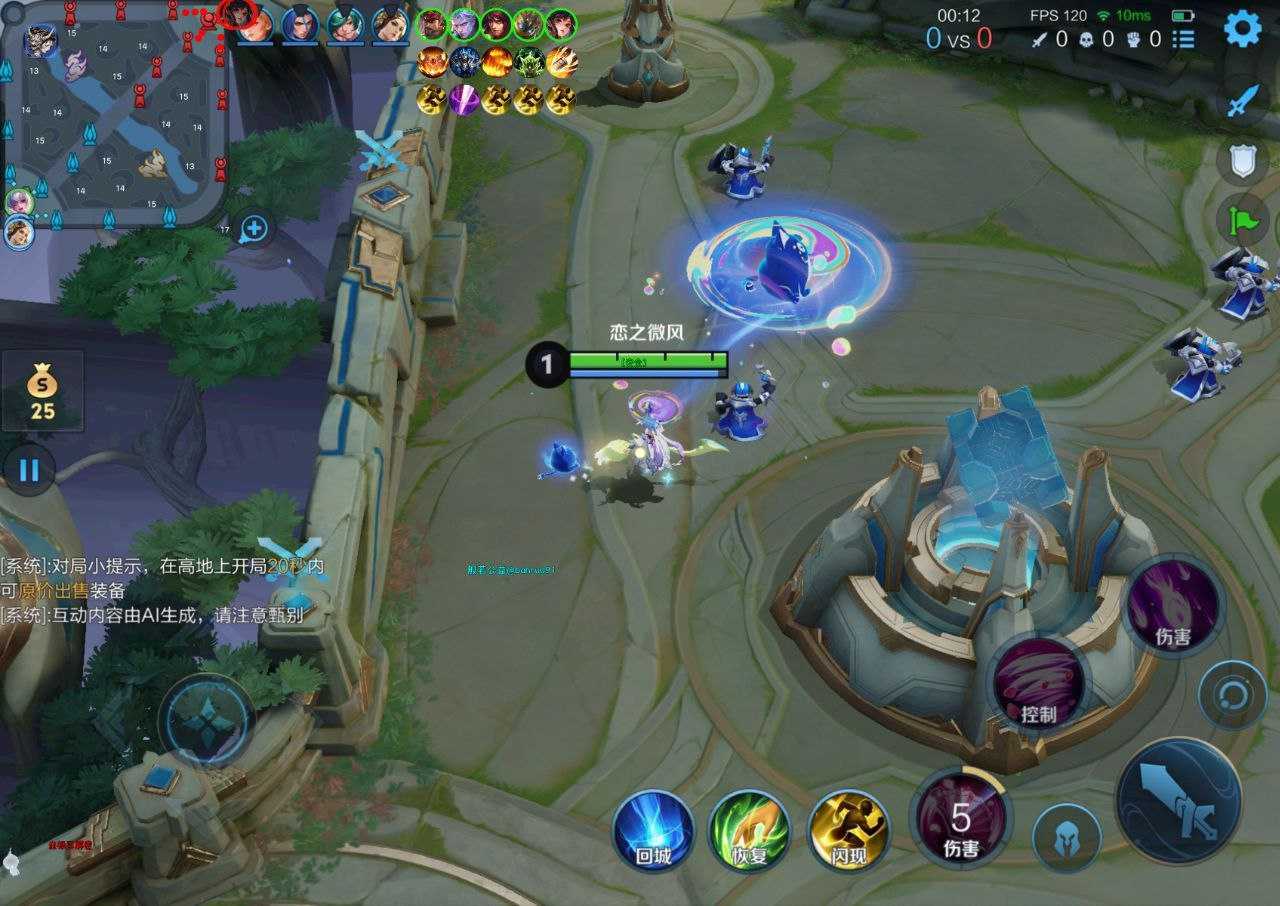Tap the circular refresh arrow button
This screenshot has width=1280, height=906.
click(1232, 694)
